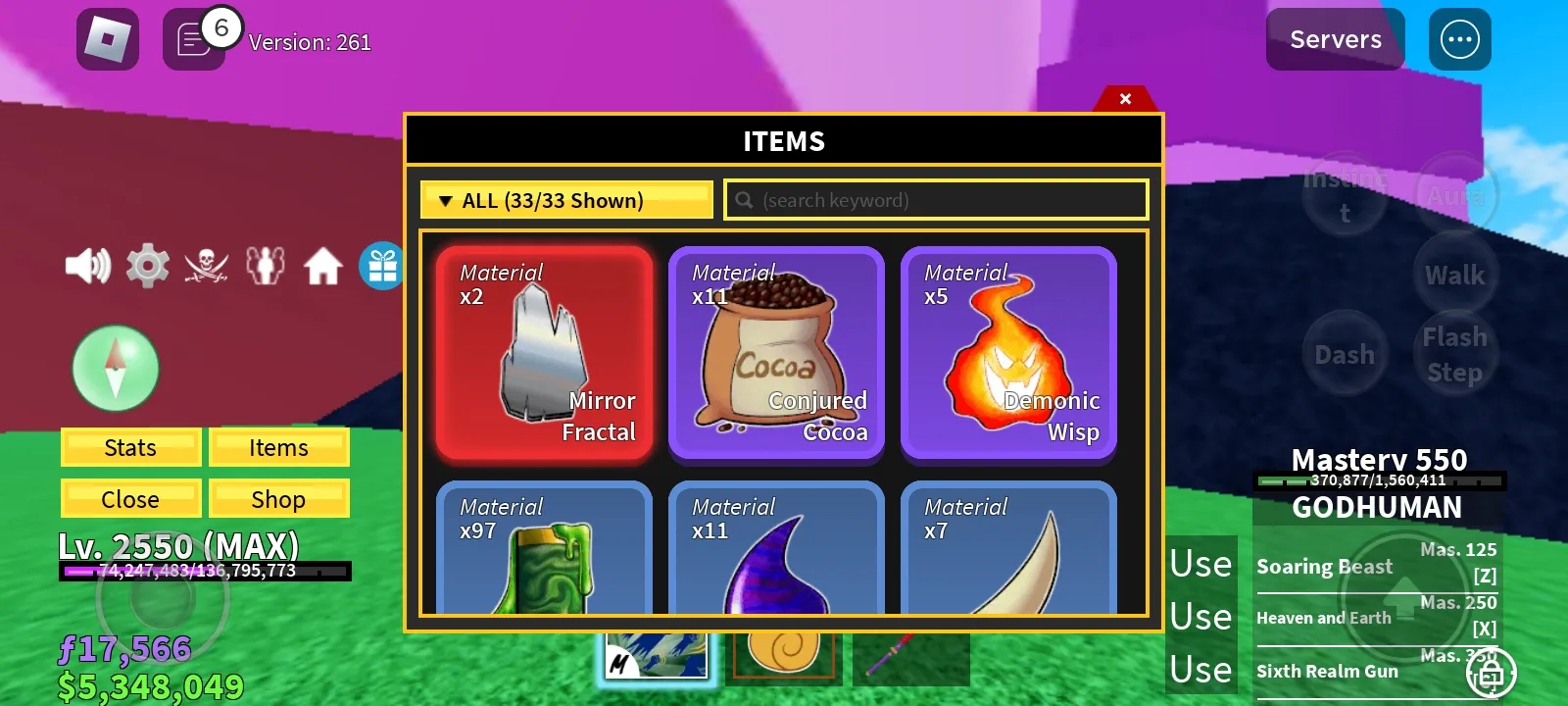Click the Servers button
This screenshot has height=706, width=1568.
[1335, 39]
